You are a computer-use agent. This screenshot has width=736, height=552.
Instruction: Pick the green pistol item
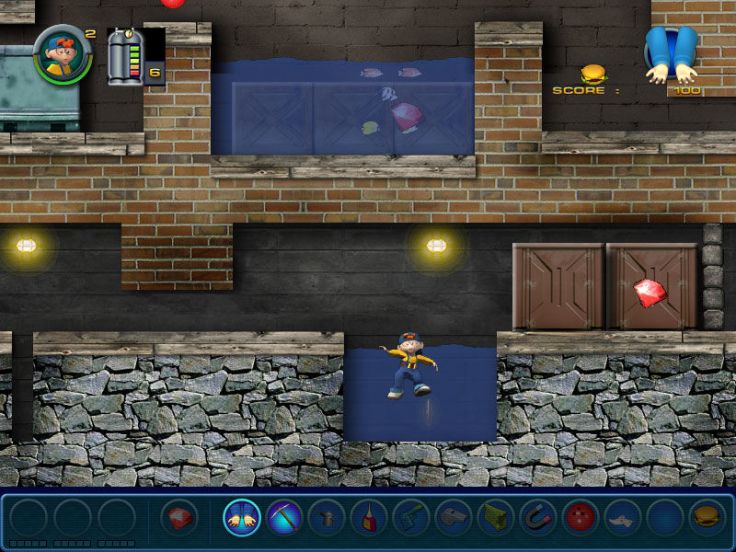point(411,517)
